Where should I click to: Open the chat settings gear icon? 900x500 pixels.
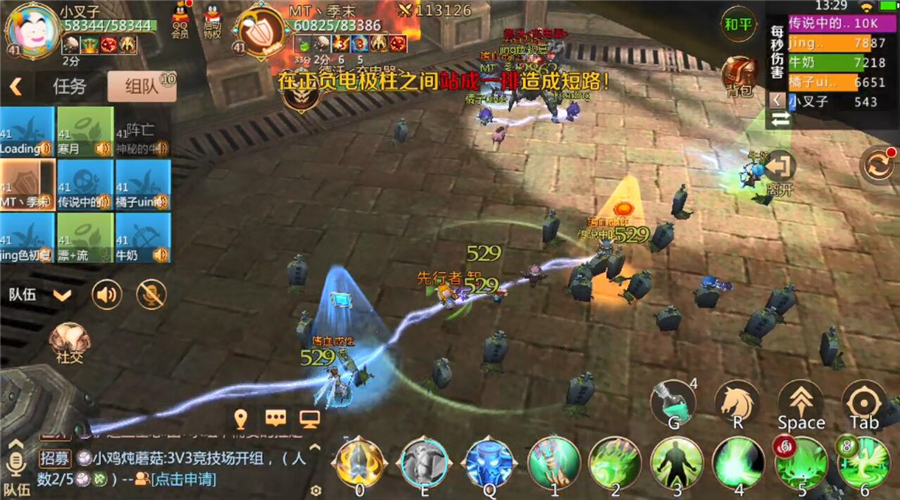(x=316, y=490)
